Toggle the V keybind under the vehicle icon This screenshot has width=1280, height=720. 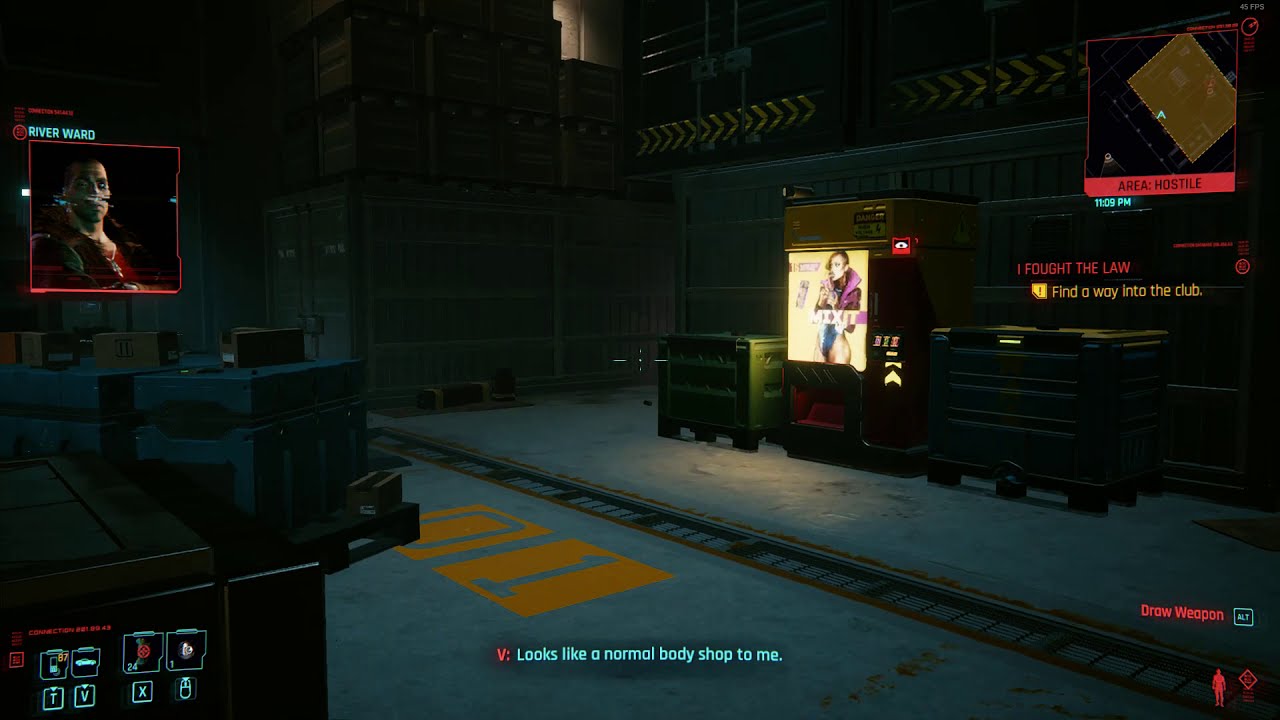pyautogui.click(x=84, y=694)
